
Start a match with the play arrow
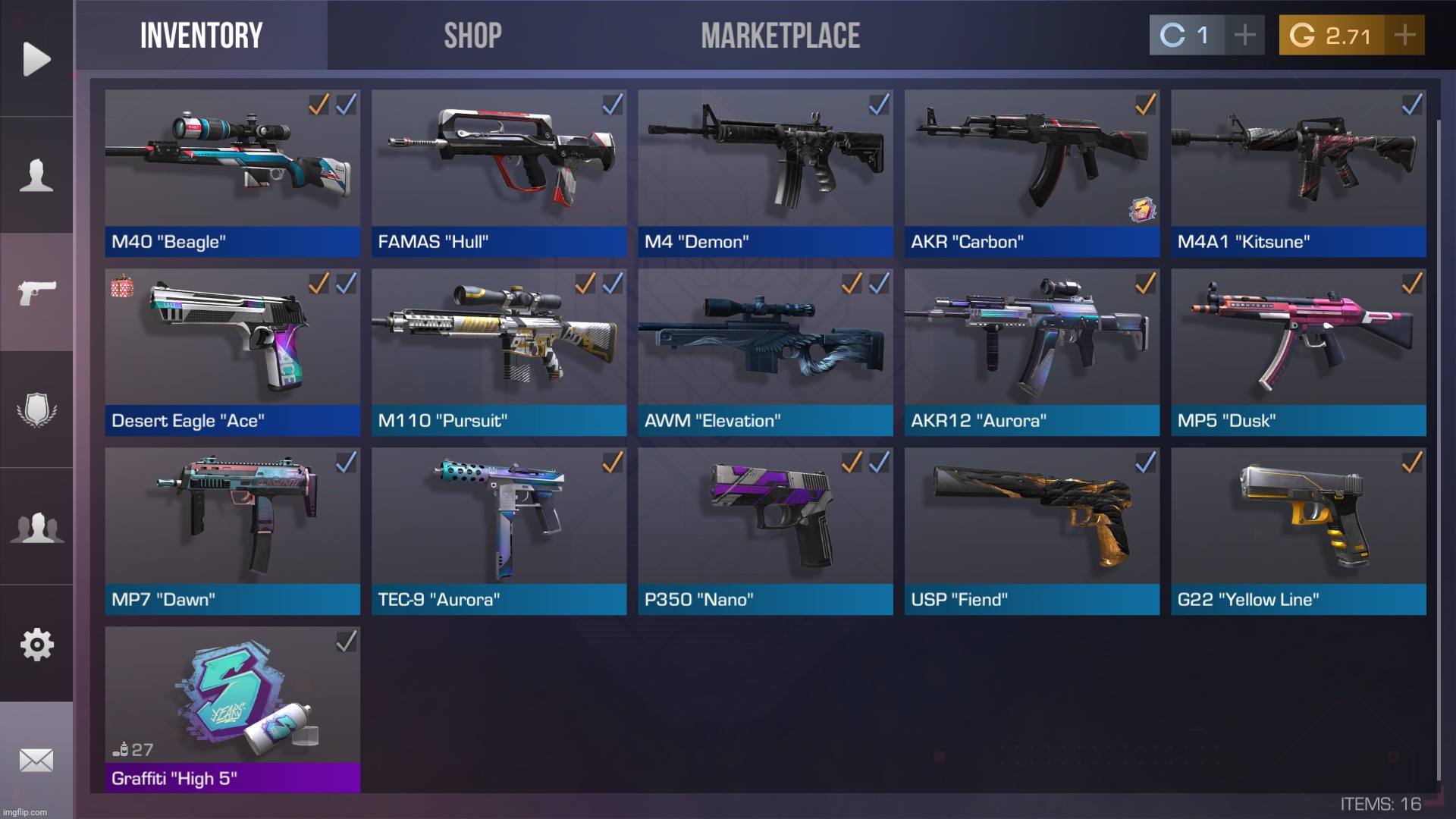(36, 59)
